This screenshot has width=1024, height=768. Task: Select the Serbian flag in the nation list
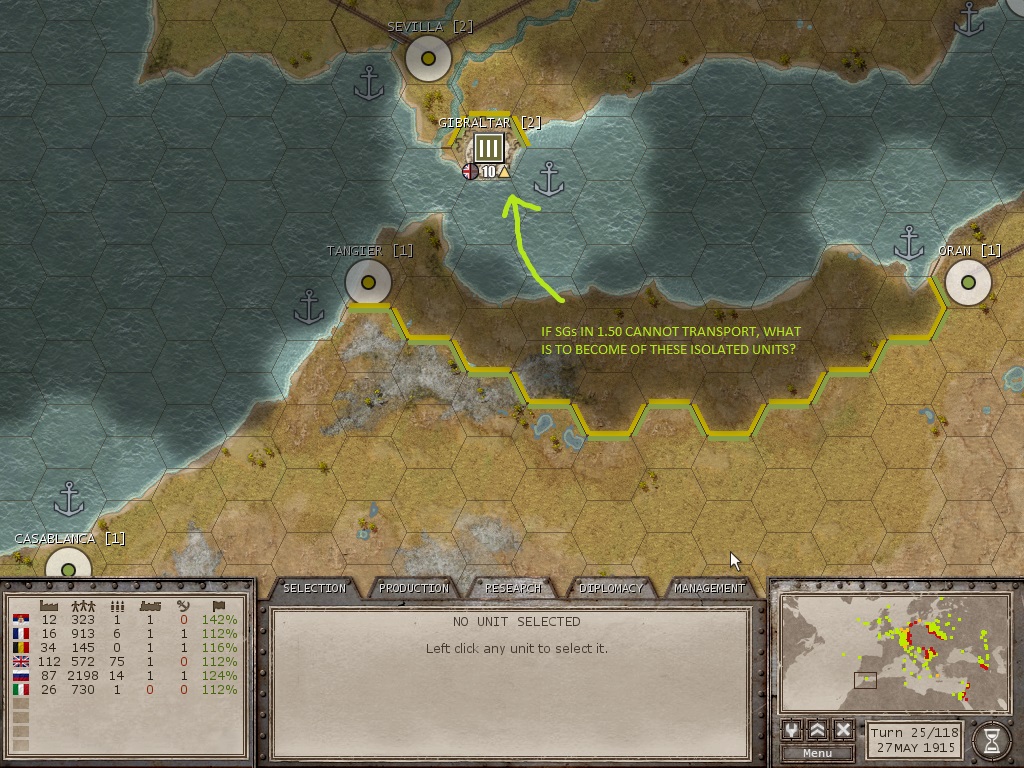(20, 620)
